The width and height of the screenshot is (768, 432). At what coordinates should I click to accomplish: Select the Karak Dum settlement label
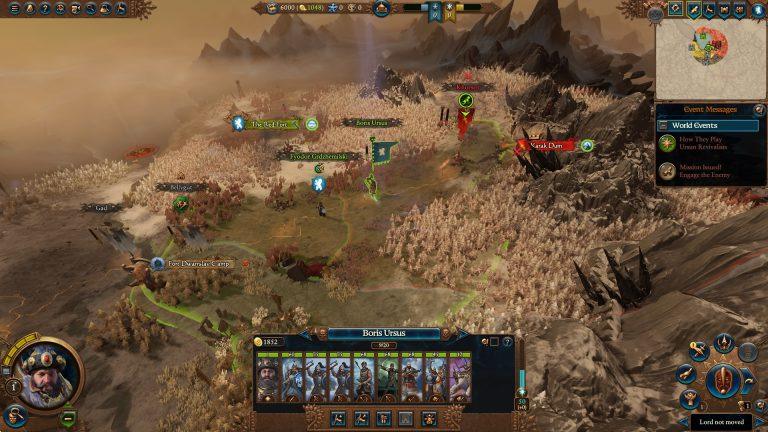pyautogui.click(x=546, y=146)
